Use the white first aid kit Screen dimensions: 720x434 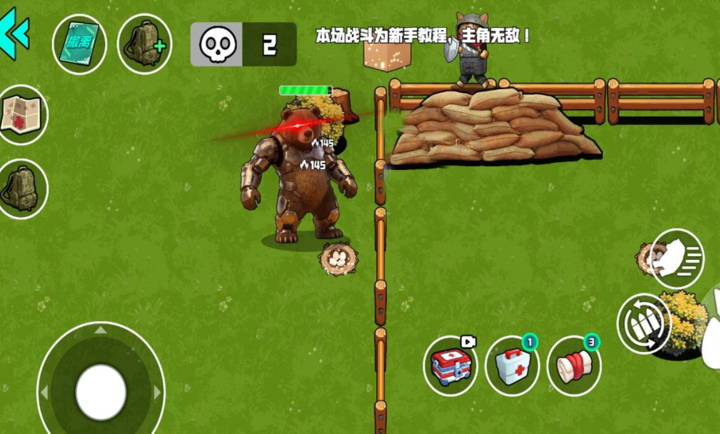[512, 365]
